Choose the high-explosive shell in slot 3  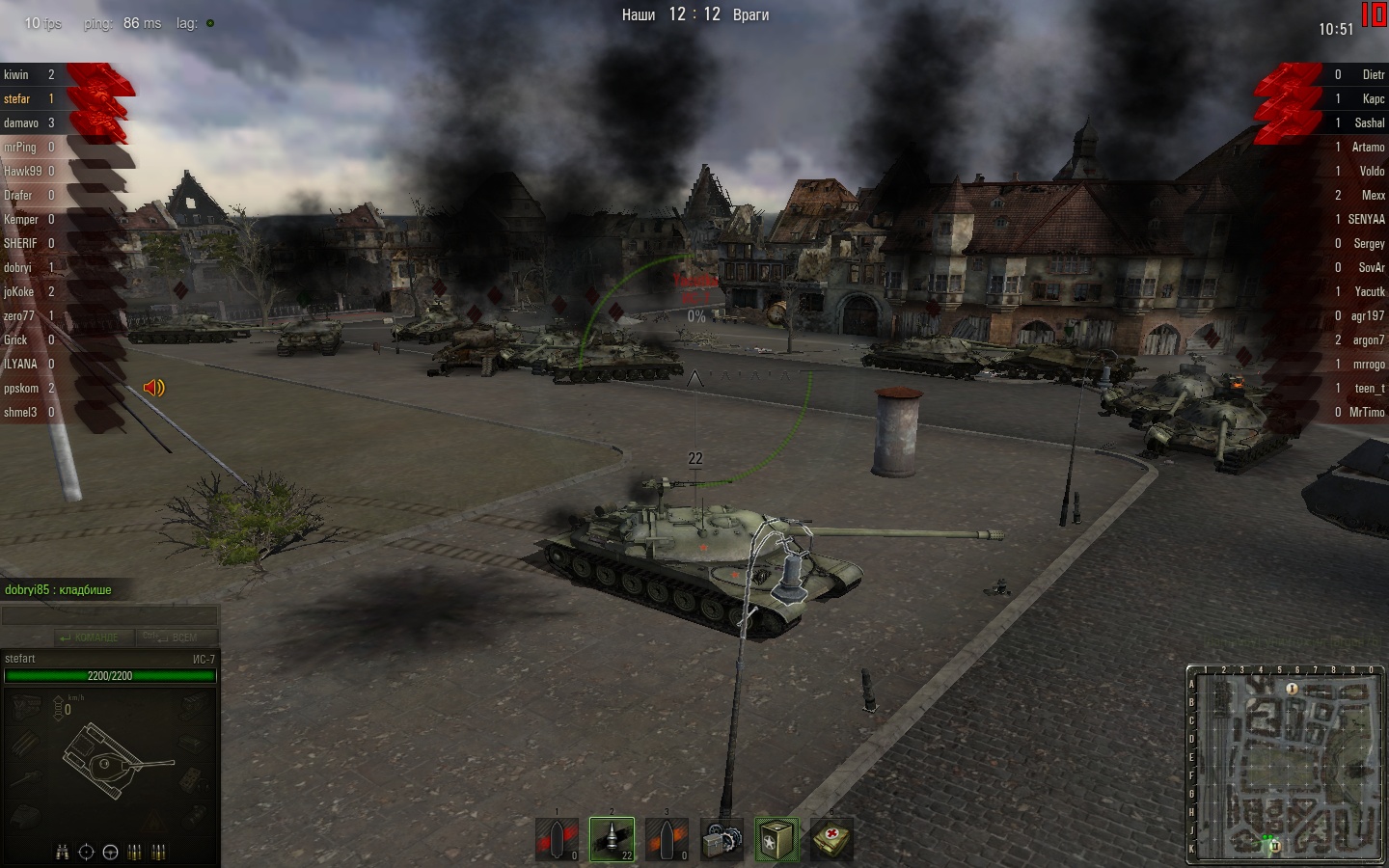tap(667, 839)
